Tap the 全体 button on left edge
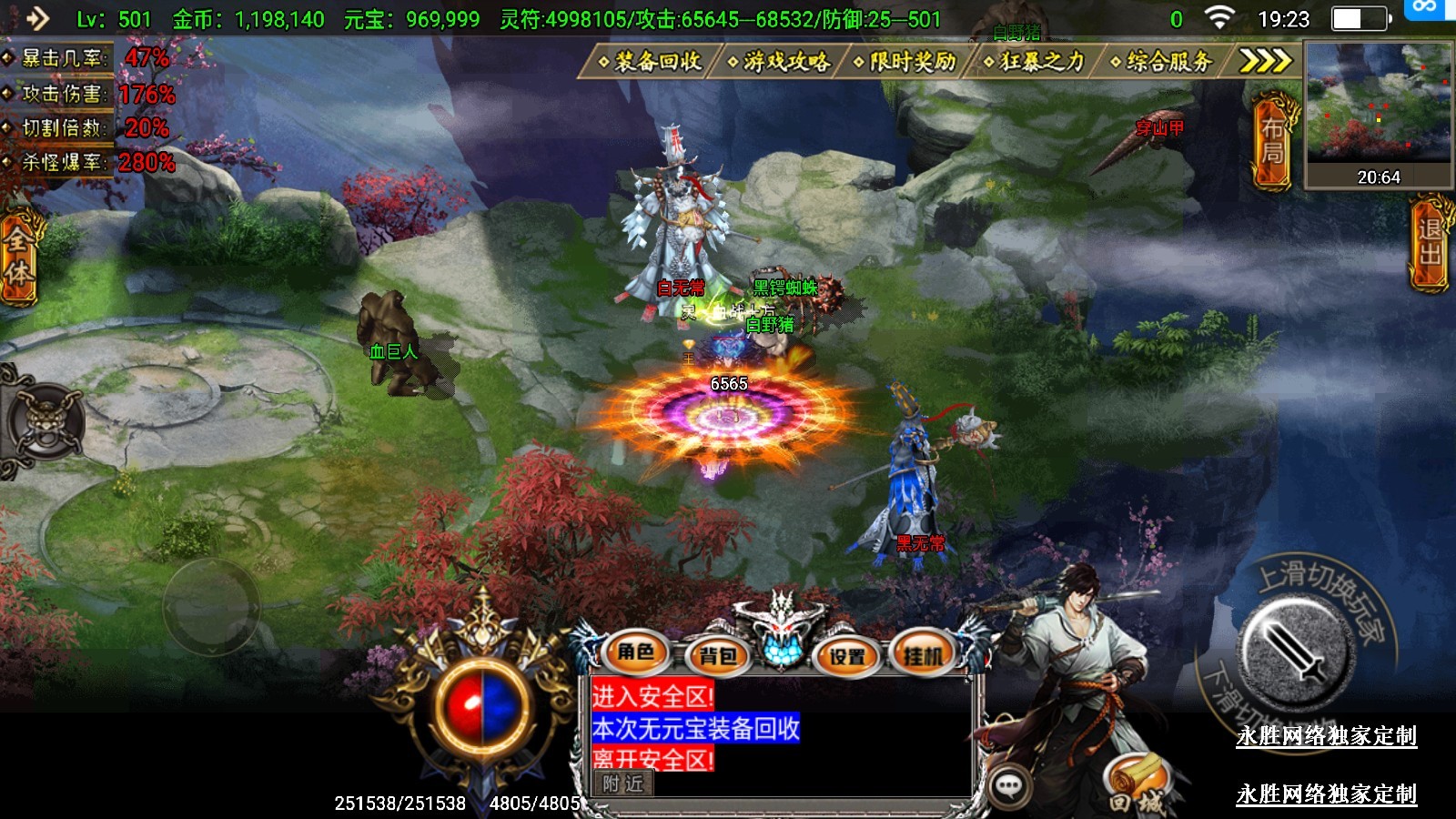 18,257
